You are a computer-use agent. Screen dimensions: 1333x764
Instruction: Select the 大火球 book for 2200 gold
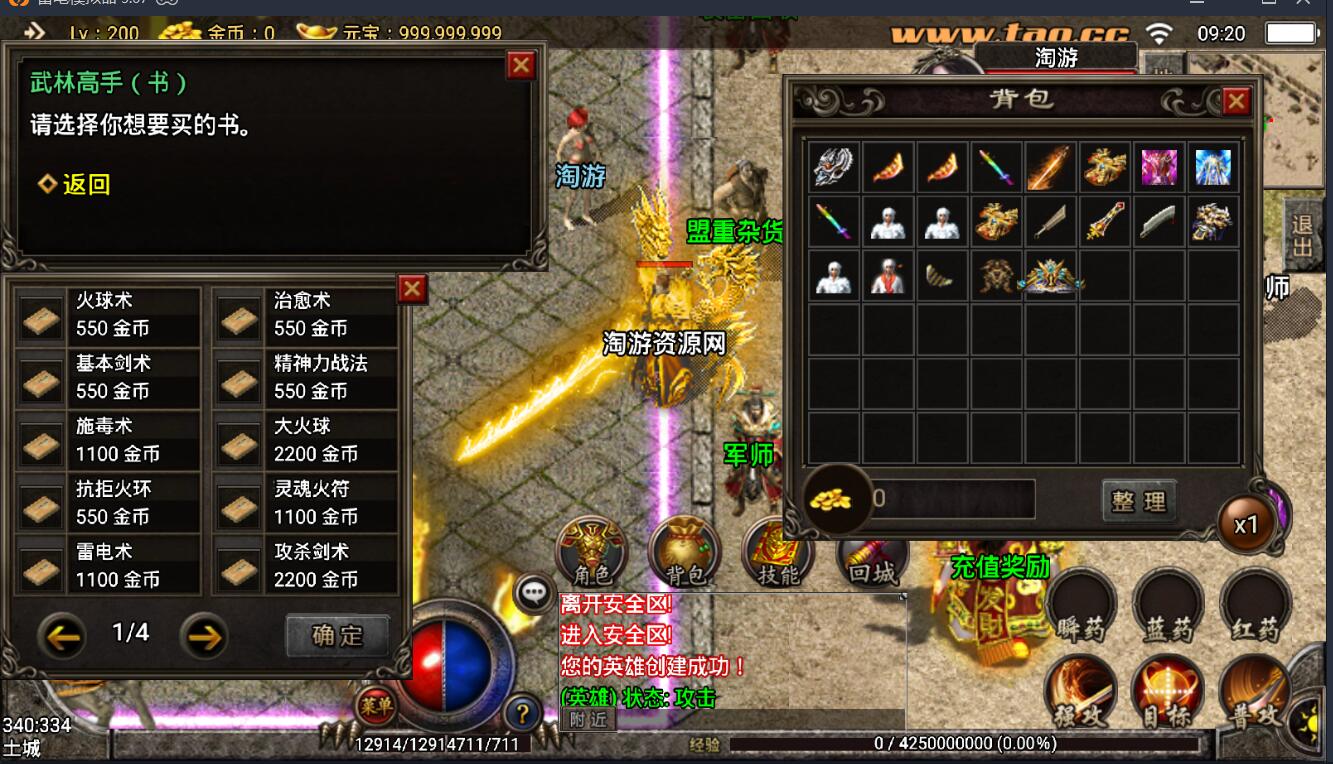(x=306, y=440)
